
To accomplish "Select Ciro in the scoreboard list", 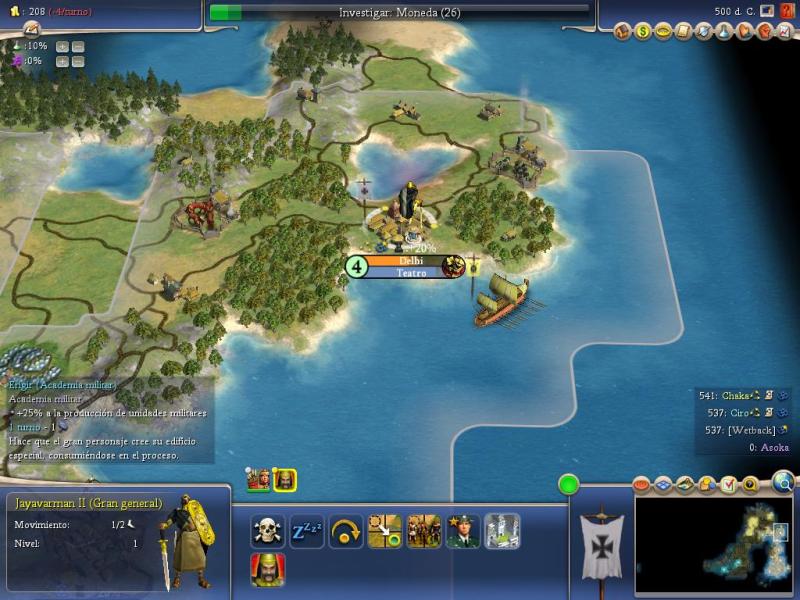I will click(x=737, y=412).
